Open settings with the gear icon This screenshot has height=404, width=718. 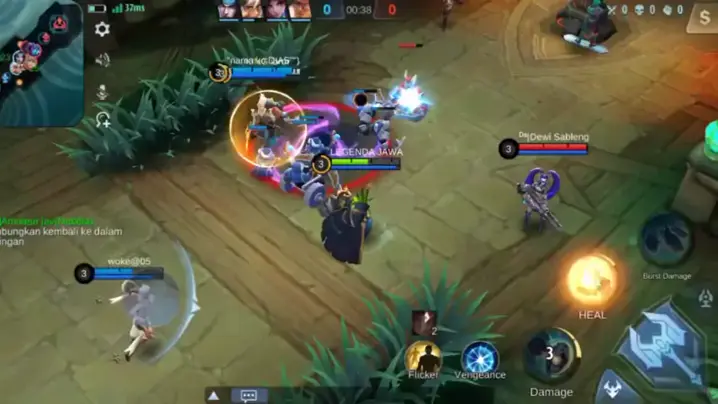pyautogui.click(x=102, y=30)
